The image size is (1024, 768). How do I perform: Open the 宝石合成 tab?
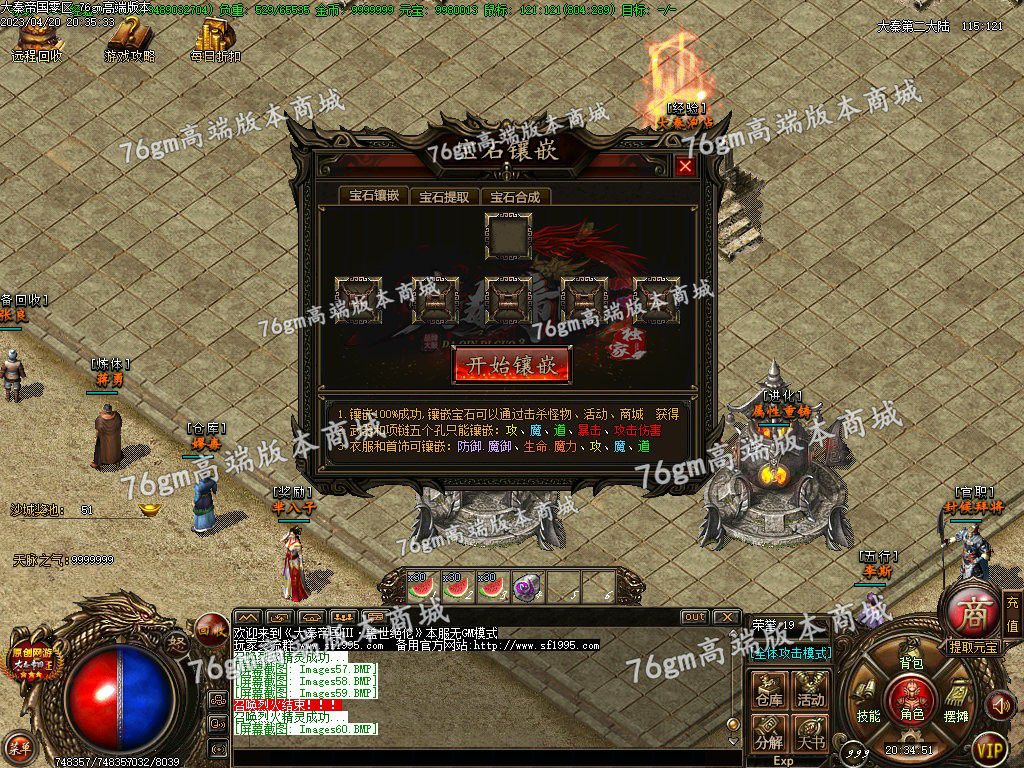[x=514, y=197]
